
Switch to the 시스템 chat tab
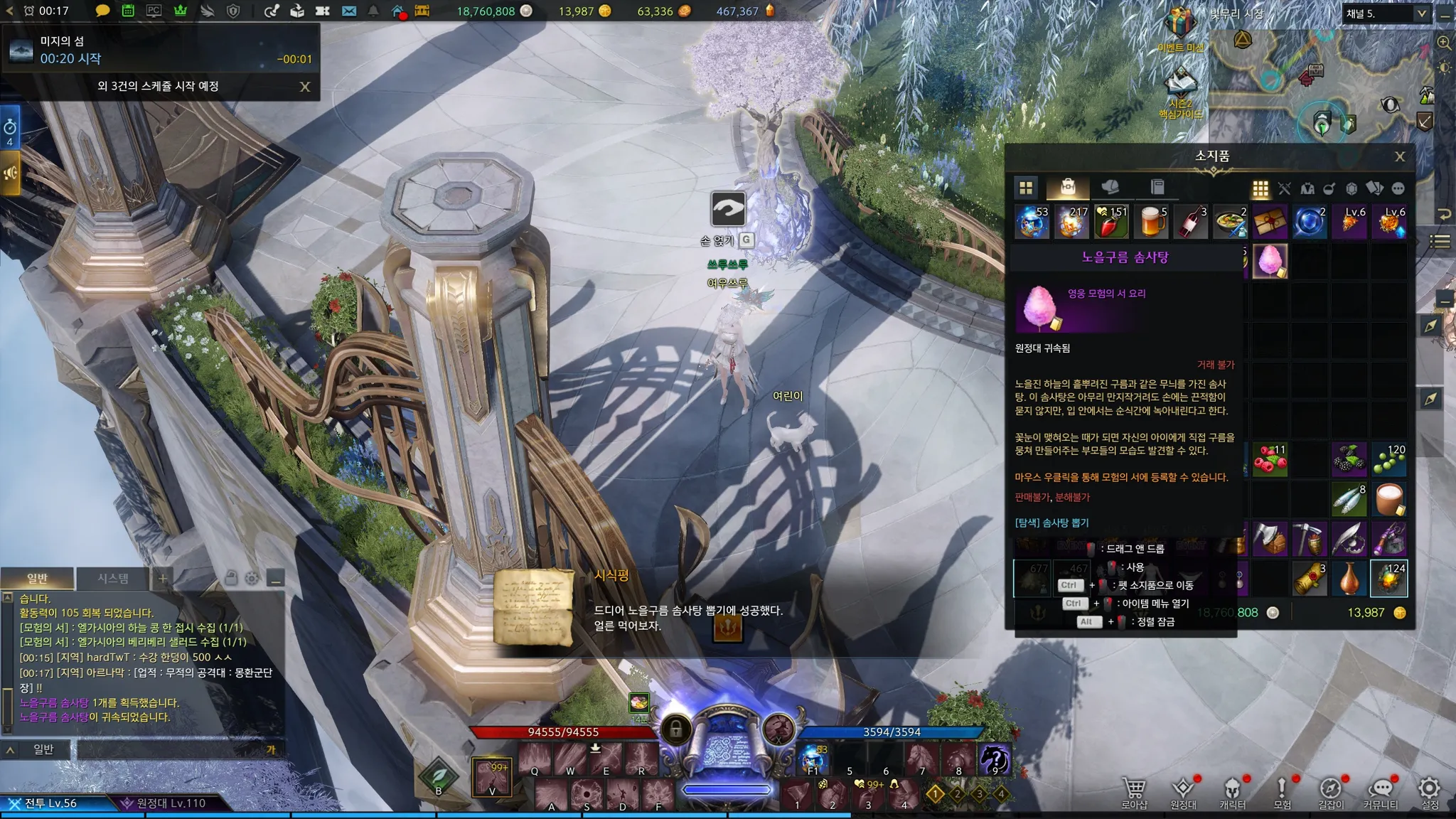pos(113,578)
